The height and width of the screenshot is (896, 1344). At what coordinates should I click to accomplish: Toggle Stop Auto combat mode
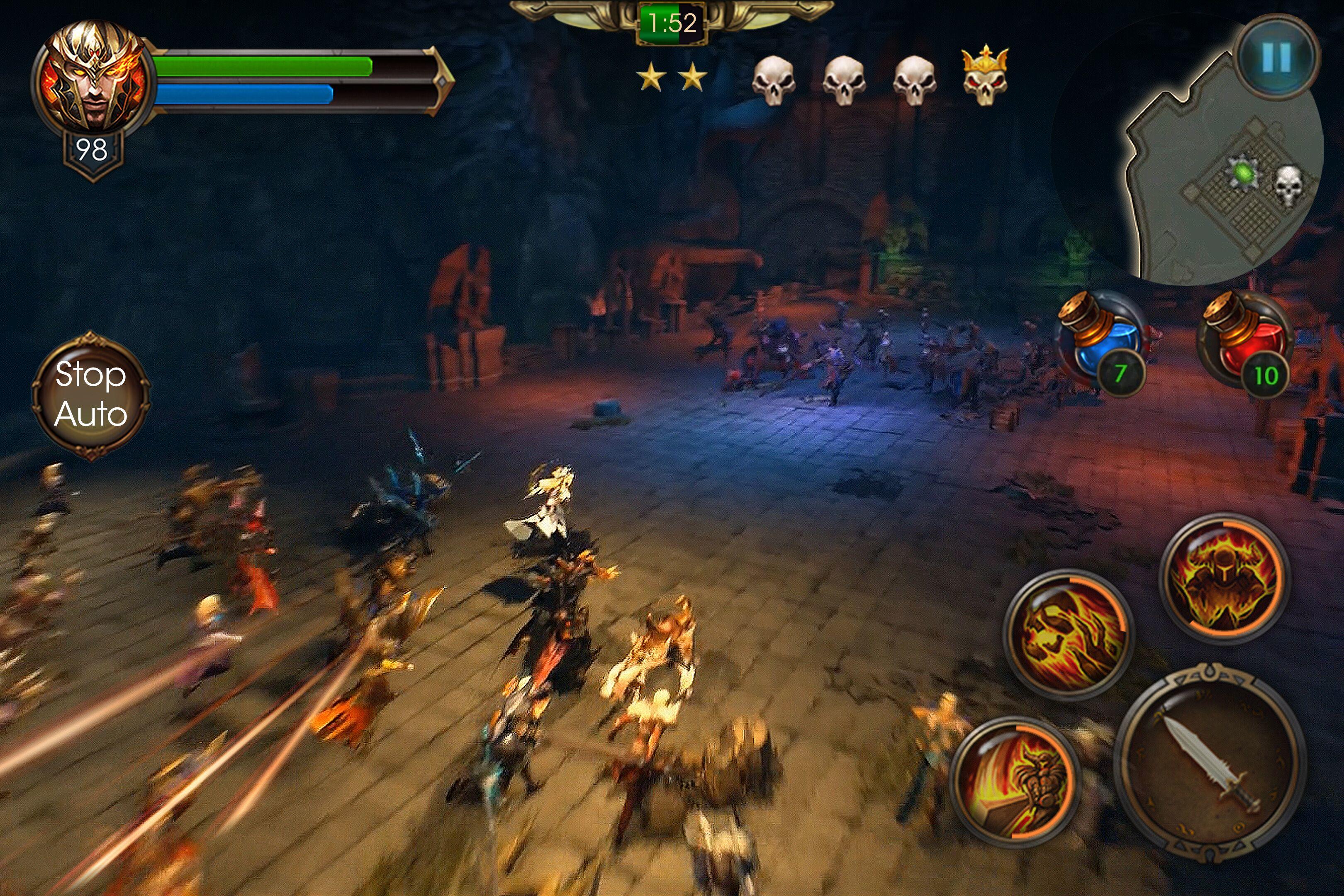[x=91, y=397]
